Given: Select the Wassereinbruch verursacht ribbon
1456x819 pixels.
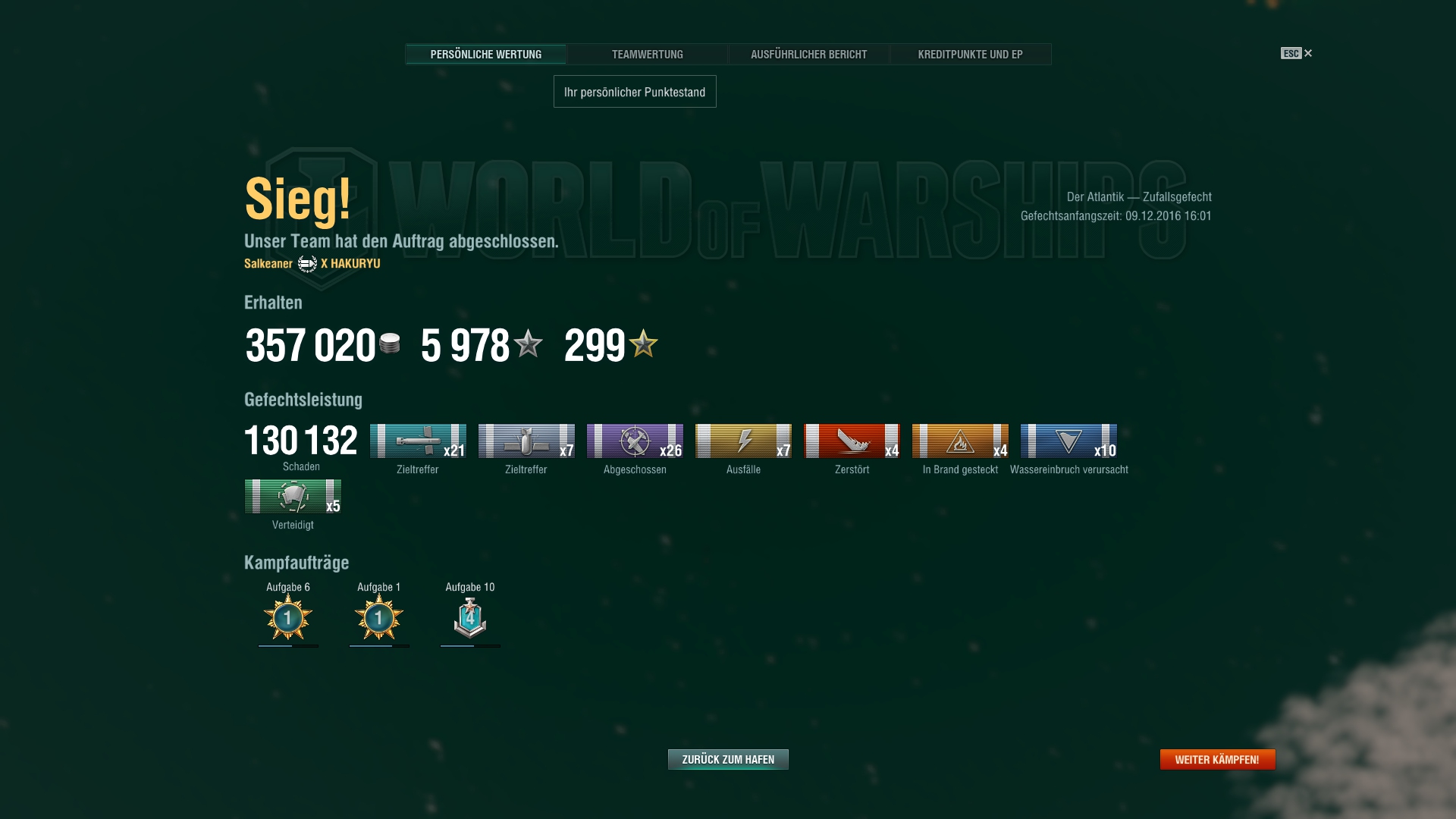Looking at the screenshot, I should pos(1068,441).
